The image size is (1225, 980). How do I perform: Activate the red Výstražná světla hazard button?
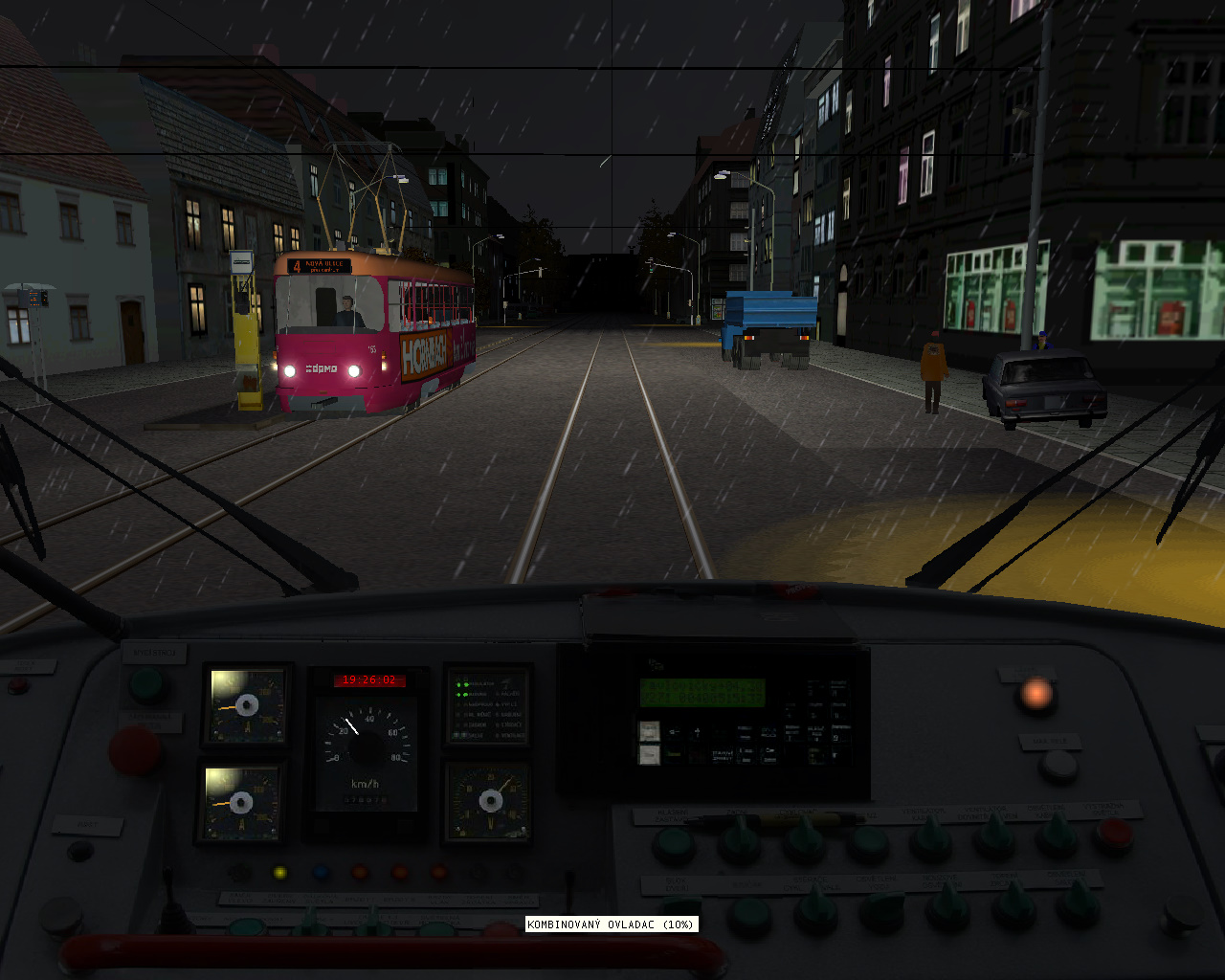1113,835
